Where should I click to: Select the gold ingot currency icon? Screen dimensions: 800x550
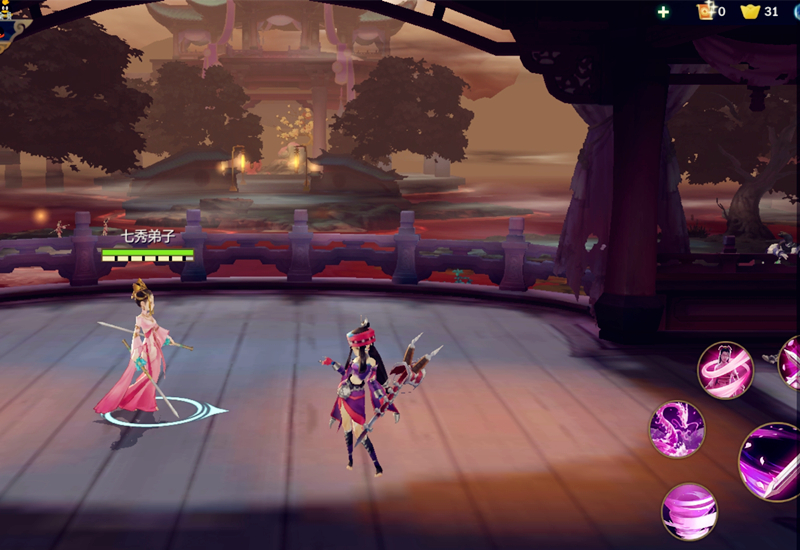click(750, 12)
